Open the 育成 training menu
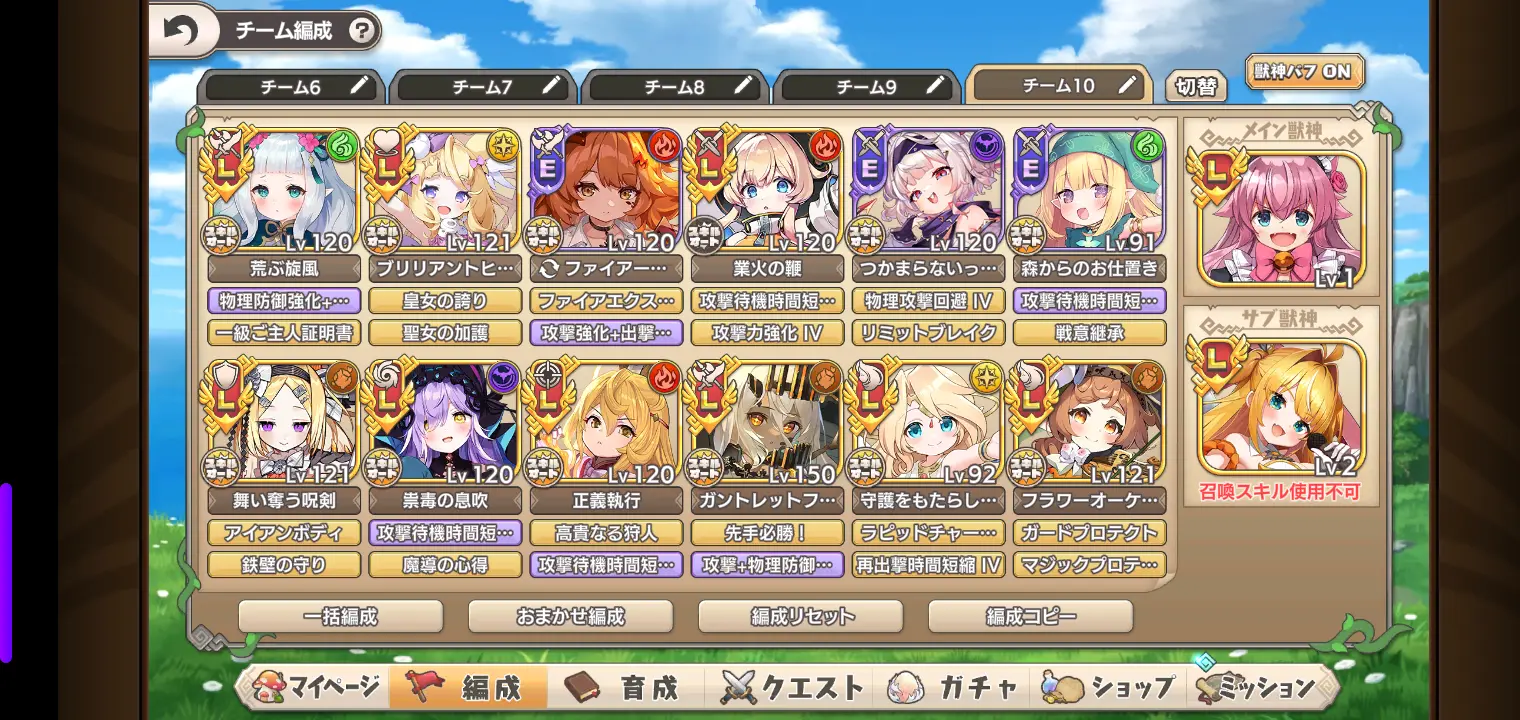 pyautogui.click(x=624, y=687)
